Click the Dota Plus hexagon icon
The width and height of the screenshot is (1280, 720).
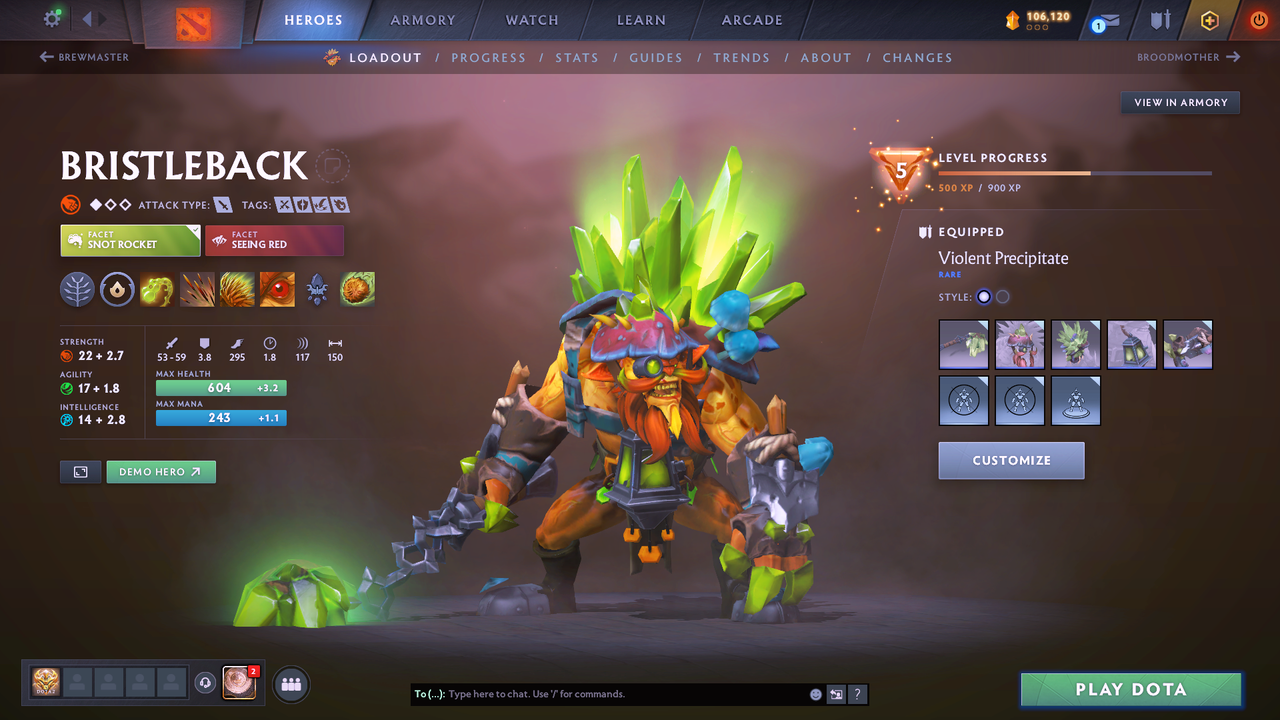tap(1210, 20)
